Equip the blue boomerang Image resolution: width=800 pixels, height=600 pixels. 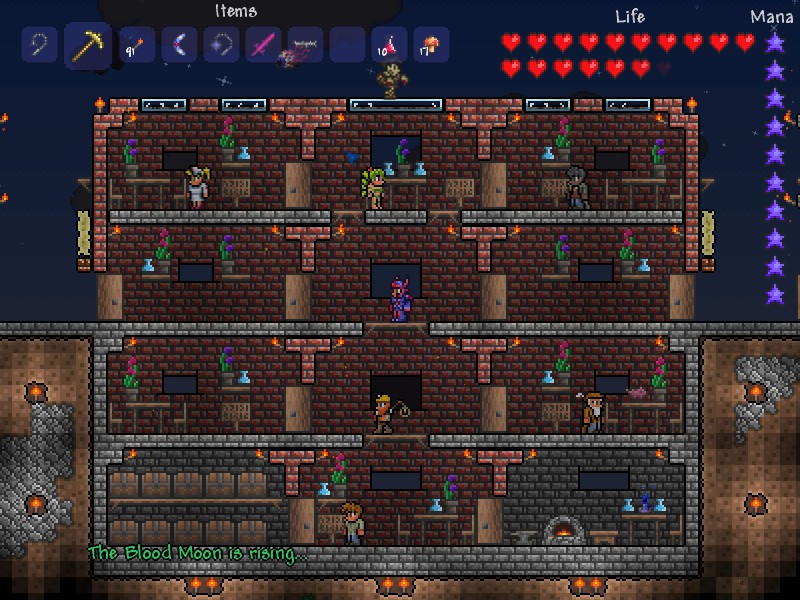coord(180,45)
